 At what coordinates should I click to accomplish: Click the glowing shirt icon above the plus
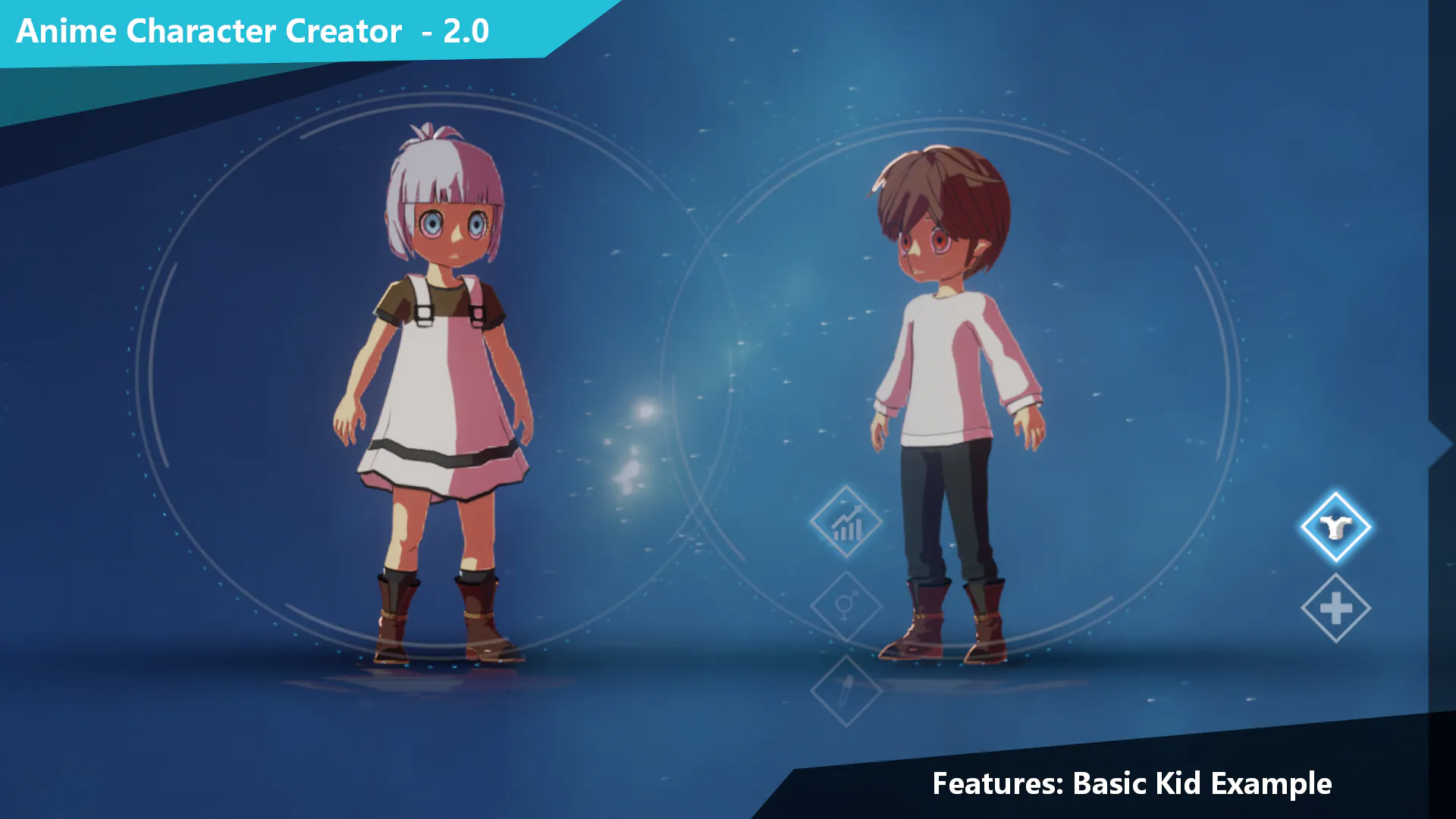click(1336, 529)
